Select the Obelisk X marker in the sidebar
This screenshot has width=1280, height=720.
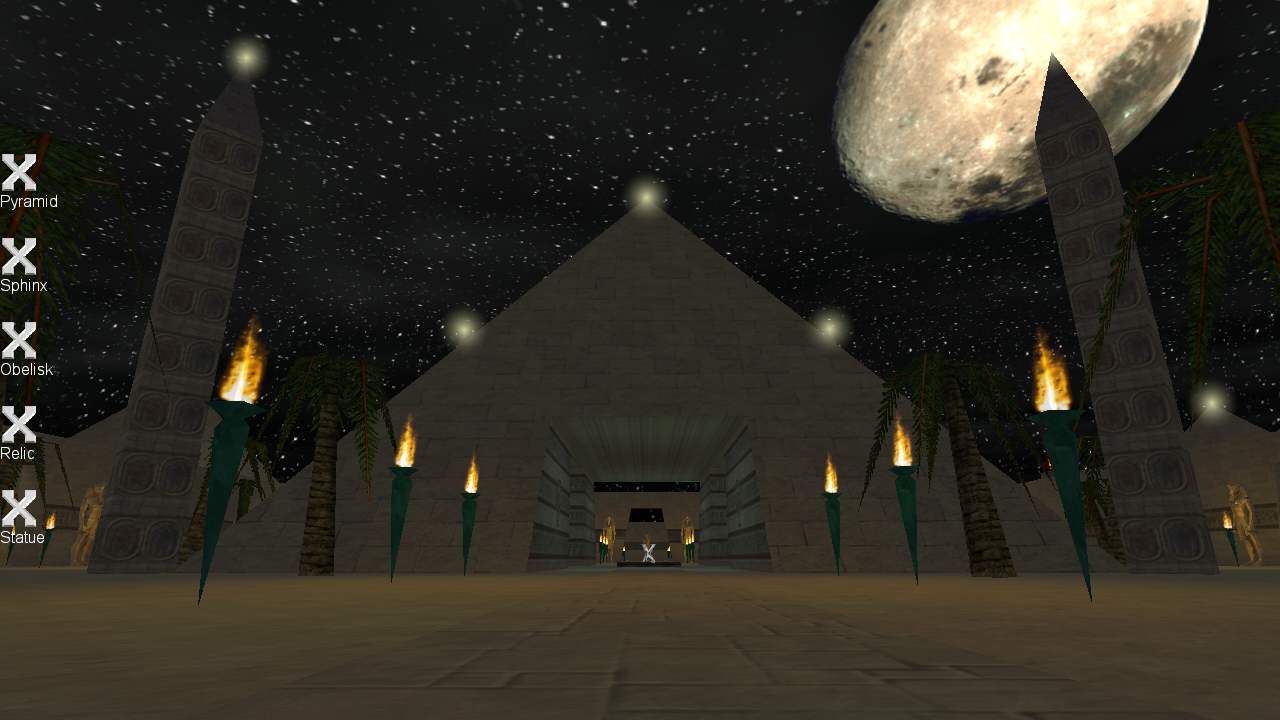(x=20, y=341)
